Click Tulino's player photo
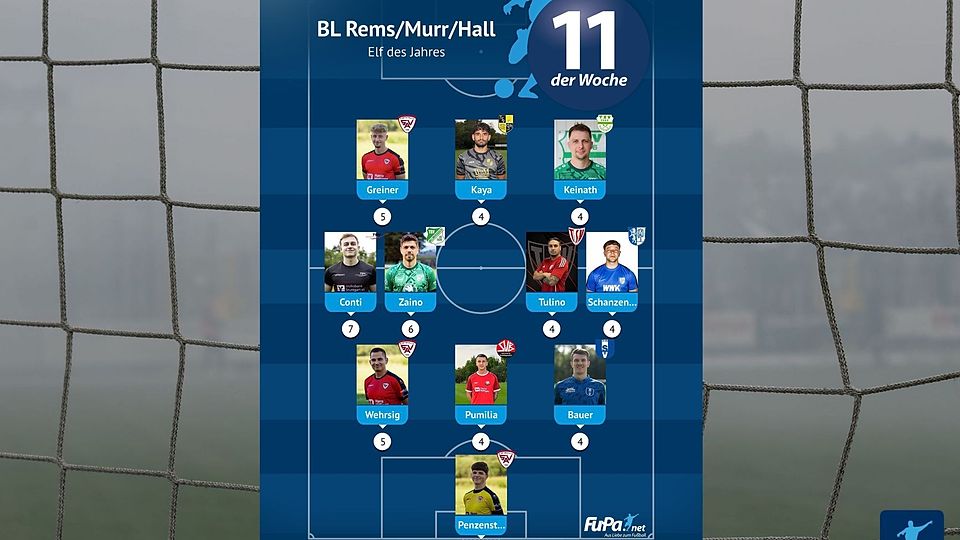Screen dimensions: 960x540 (x=552, y=262)
